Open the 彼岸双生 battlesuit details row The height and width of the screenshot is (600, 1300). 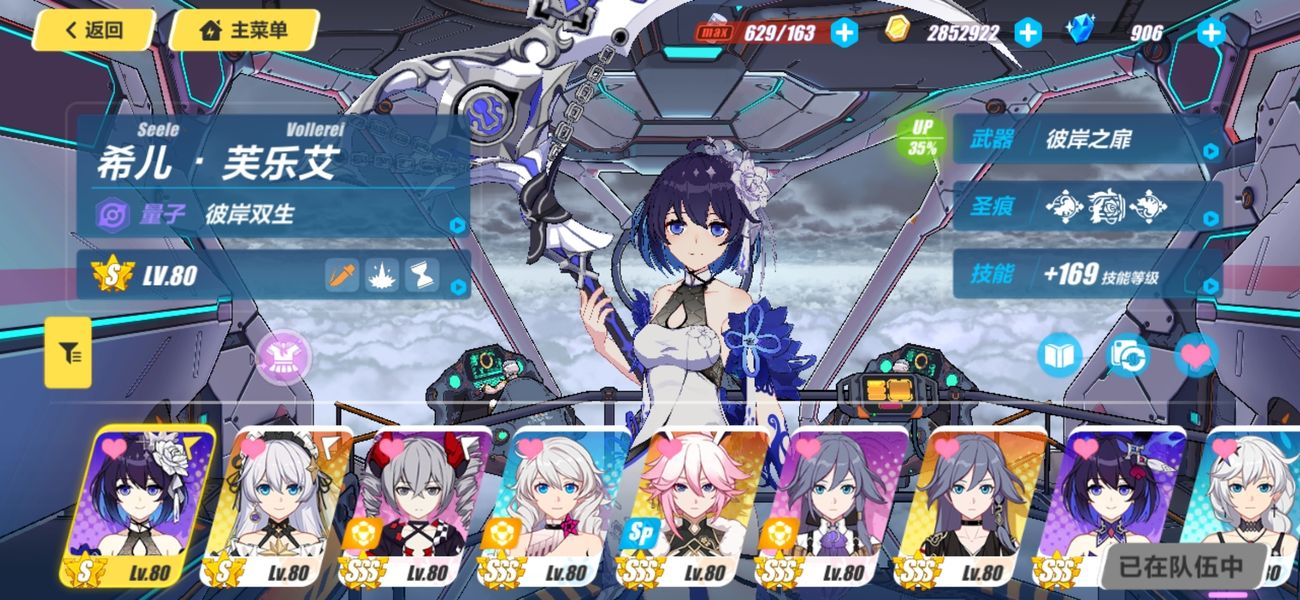[275, 214]
